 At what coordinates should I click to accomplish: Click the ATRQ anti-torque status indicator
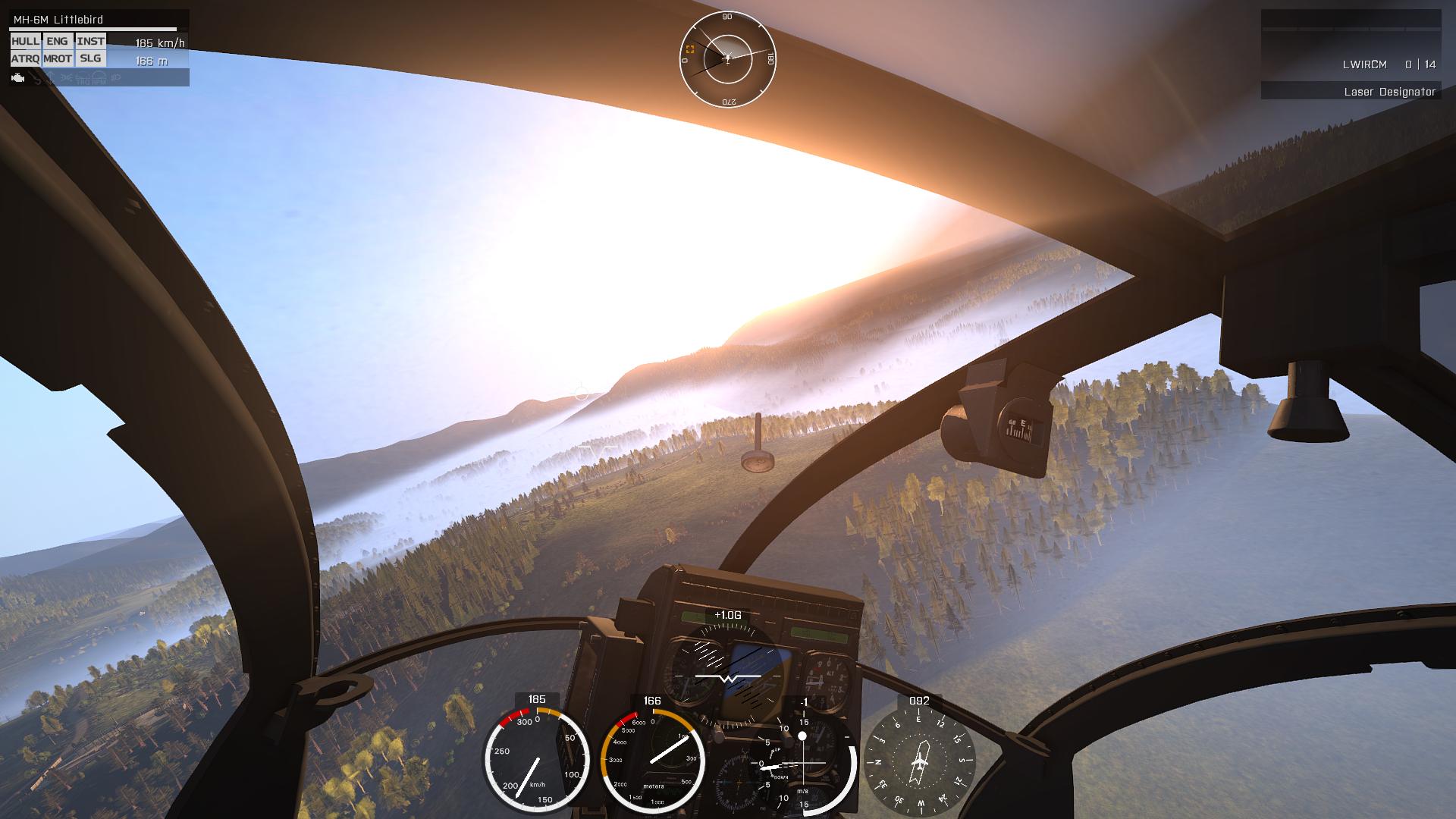[x=25, y=58]
